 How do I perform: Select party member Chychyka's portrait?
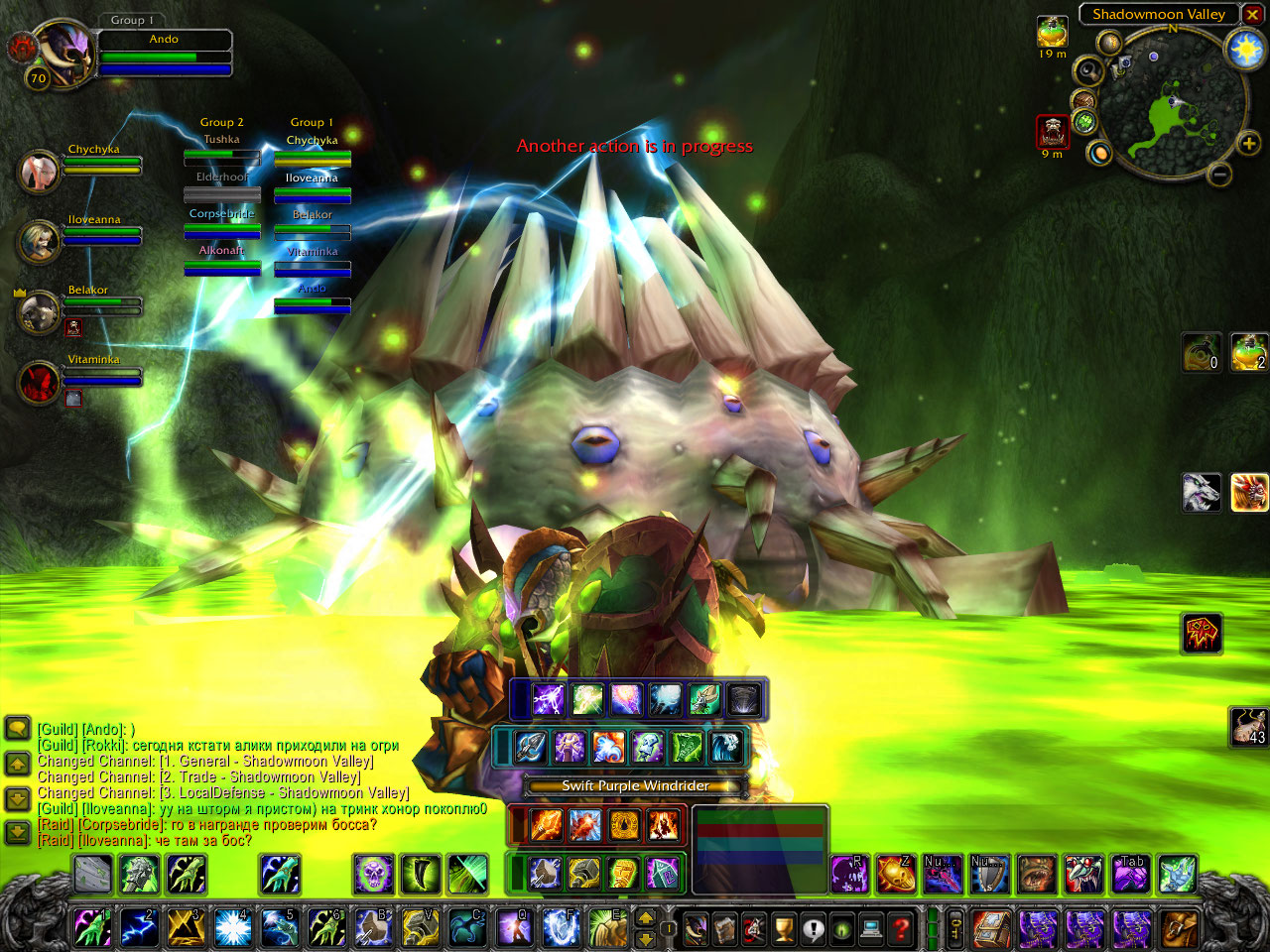(x=40, y=171)
